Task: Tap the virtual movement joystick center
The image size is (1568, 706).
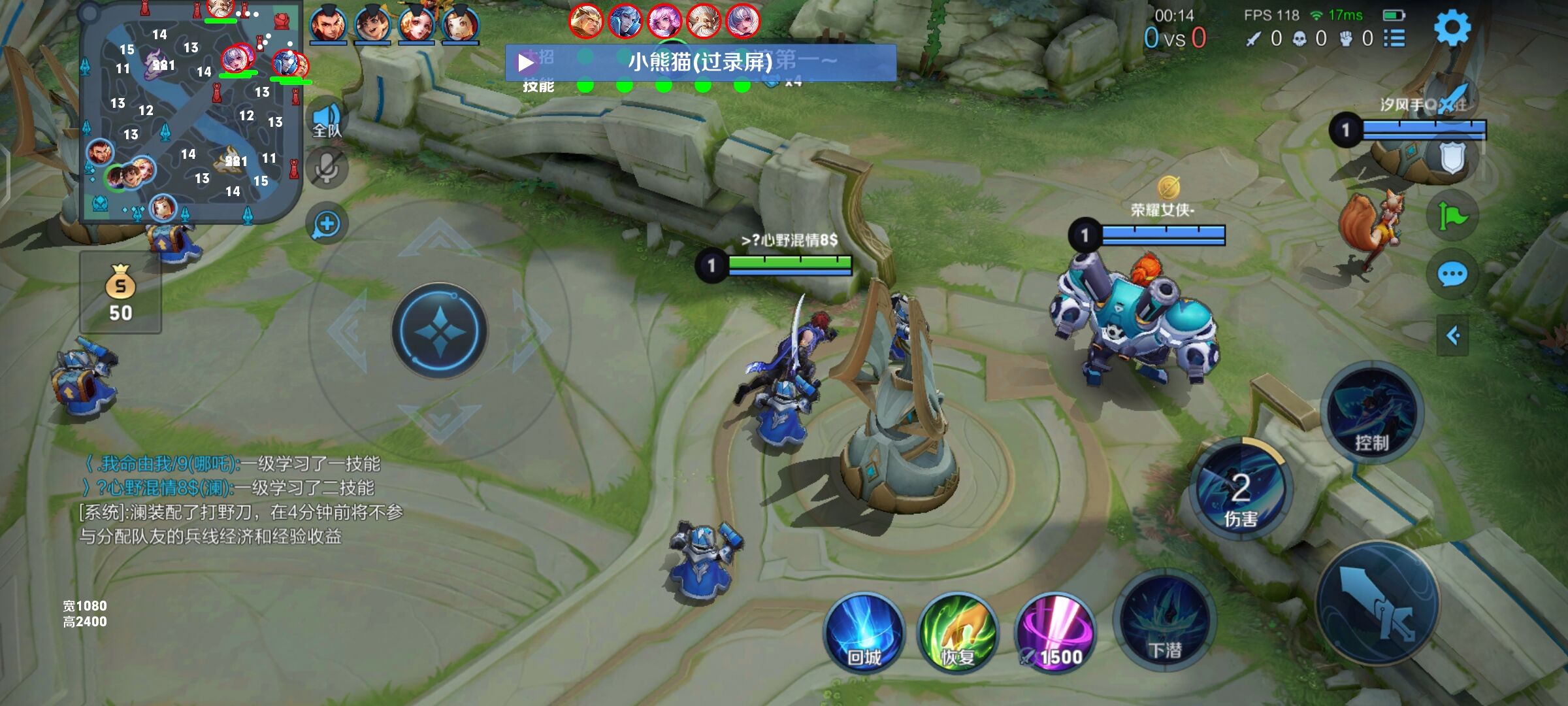Action: [440, 331]
